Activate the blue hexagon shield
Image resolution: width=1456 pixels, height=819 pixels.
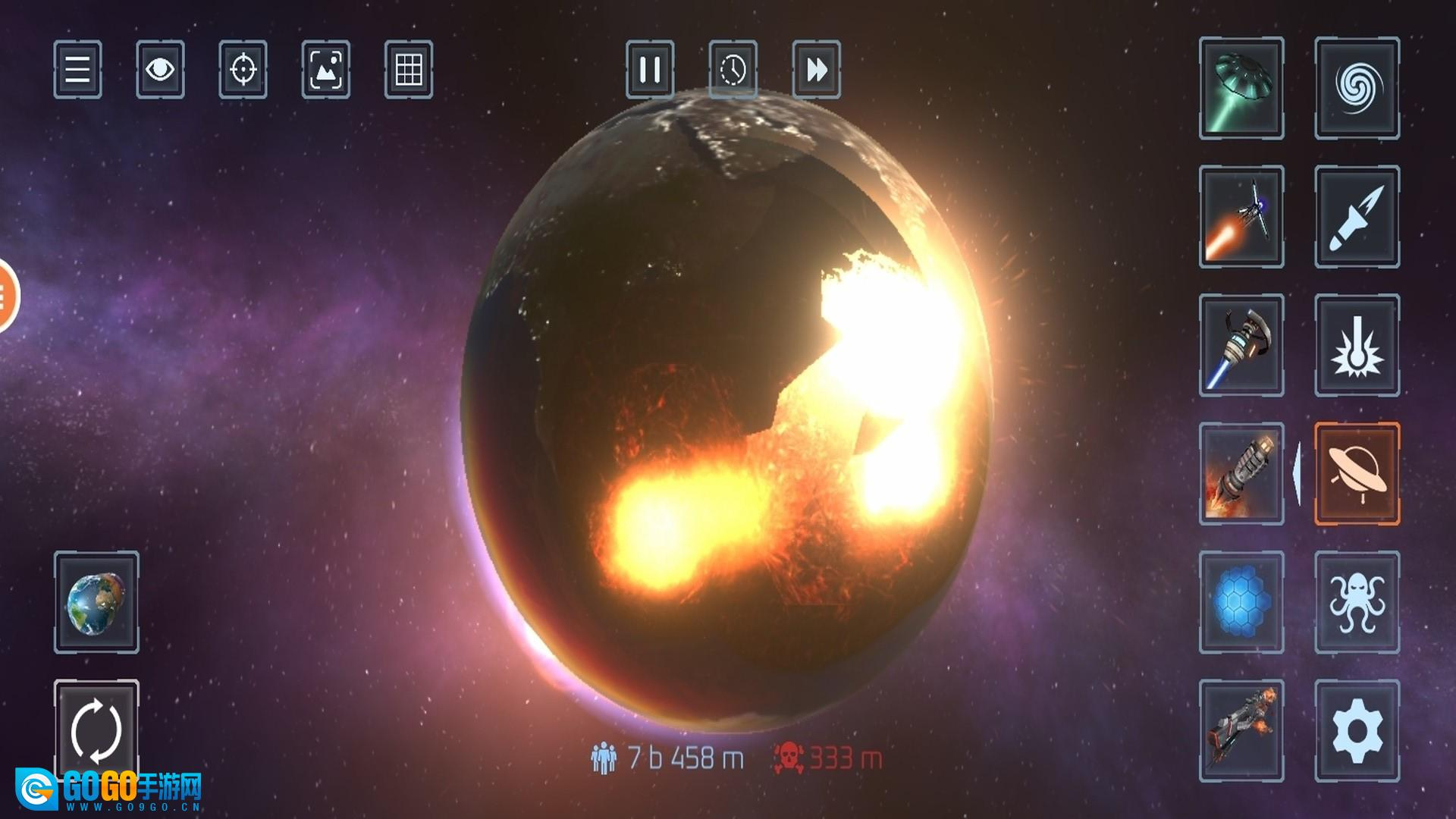(x=1241, y=602)
